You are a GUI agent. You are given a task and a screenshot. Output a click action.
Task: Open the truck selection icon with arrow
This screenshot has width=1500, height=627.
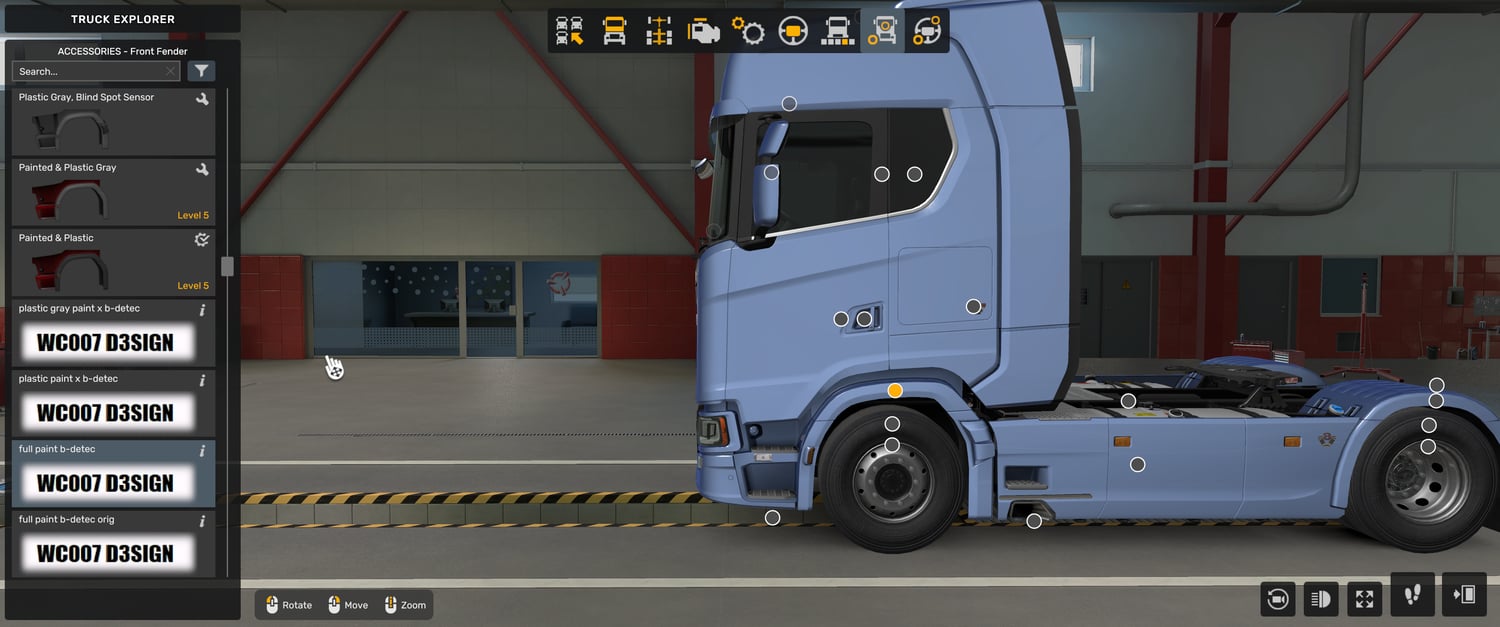click(570, 32)
